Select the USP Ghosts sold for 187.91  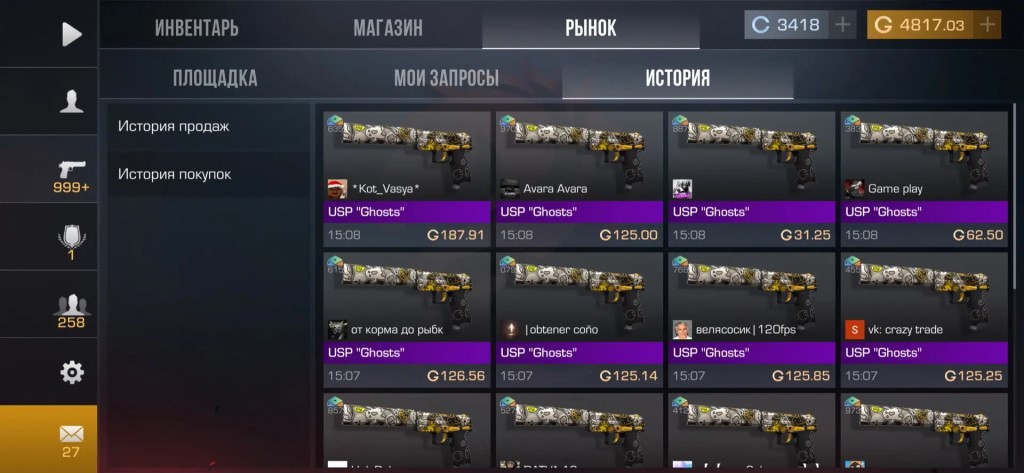(407, 179)
